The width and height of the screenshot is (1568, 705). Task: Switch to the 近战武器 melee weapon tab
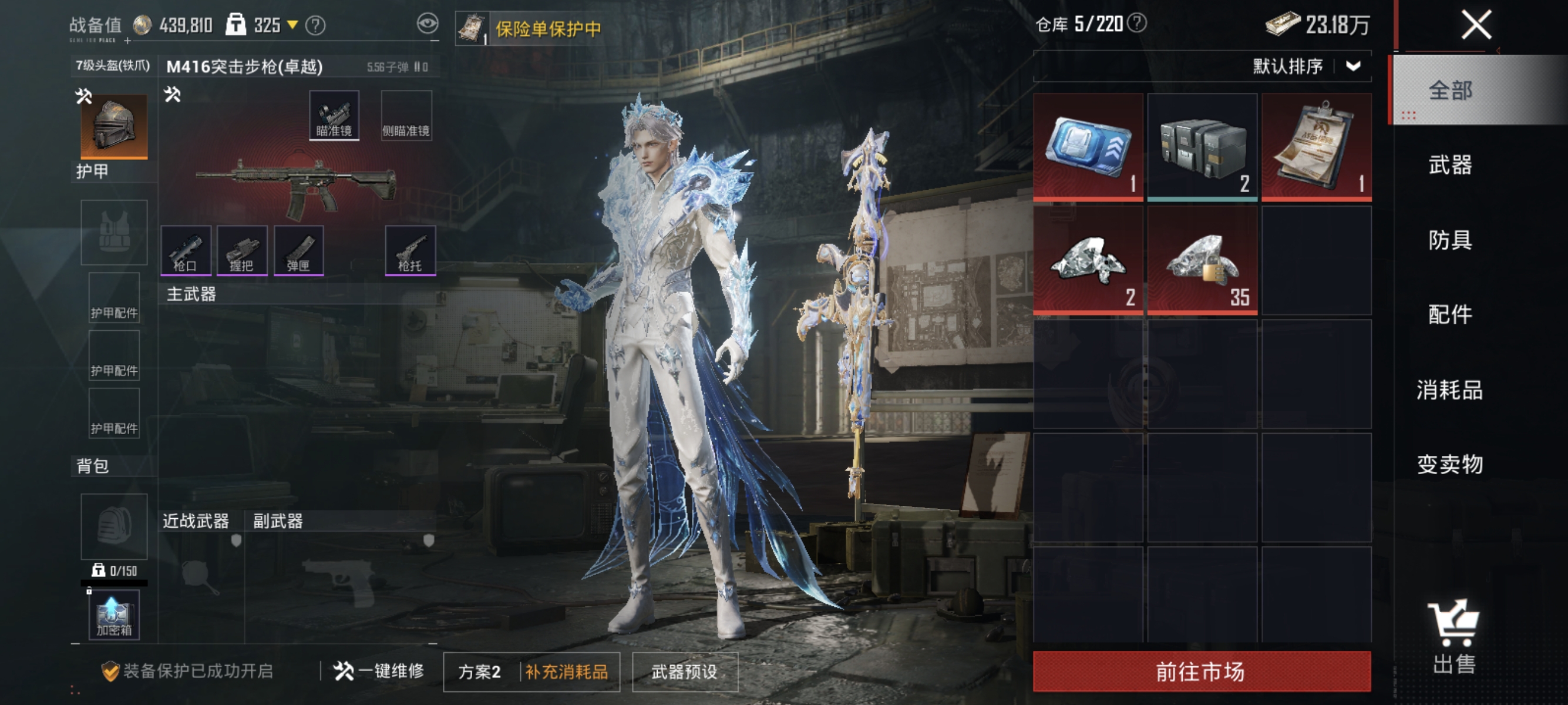196,521
